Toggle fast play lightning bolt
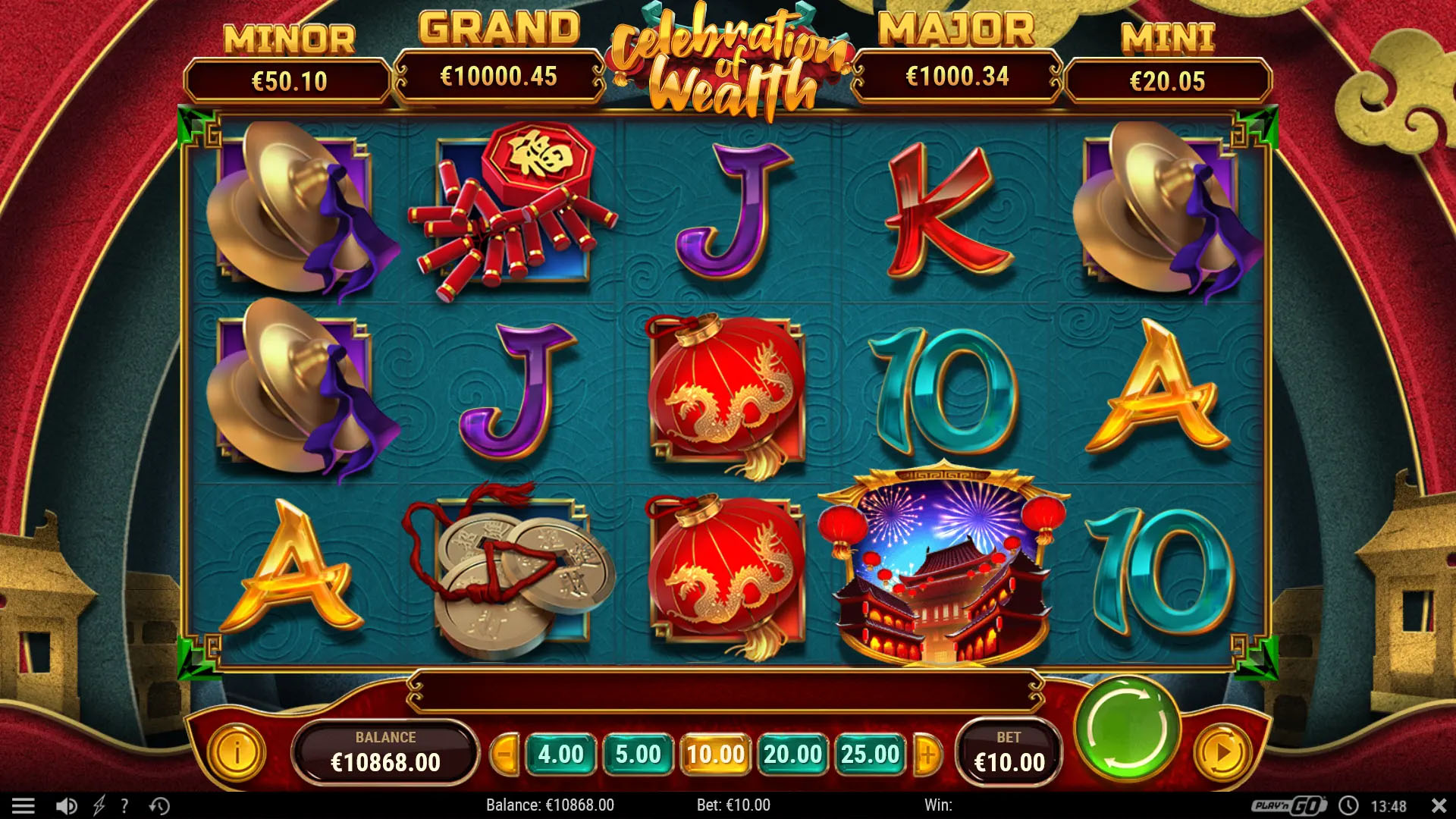This screenshot has width=1456, height=819. (x=99, y=805)
